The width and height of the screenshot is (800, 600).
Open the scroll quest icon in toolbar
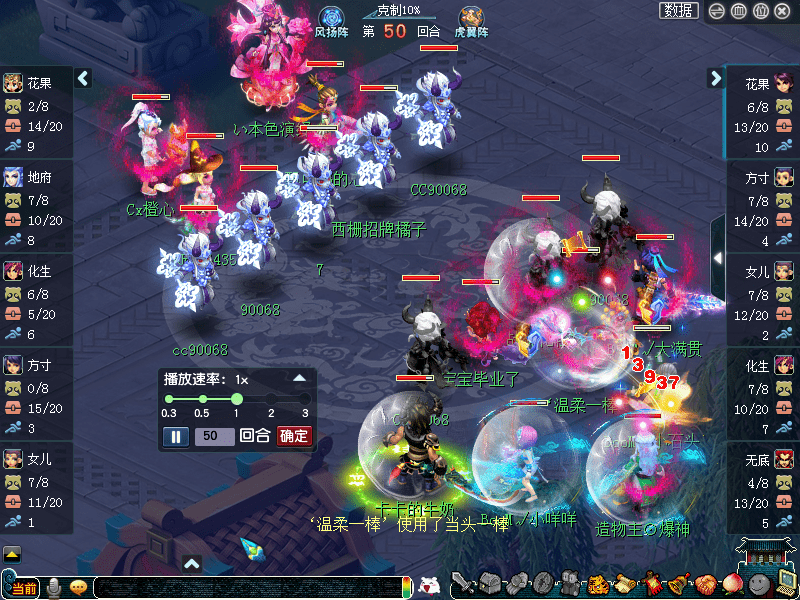(x=625, y=583)
